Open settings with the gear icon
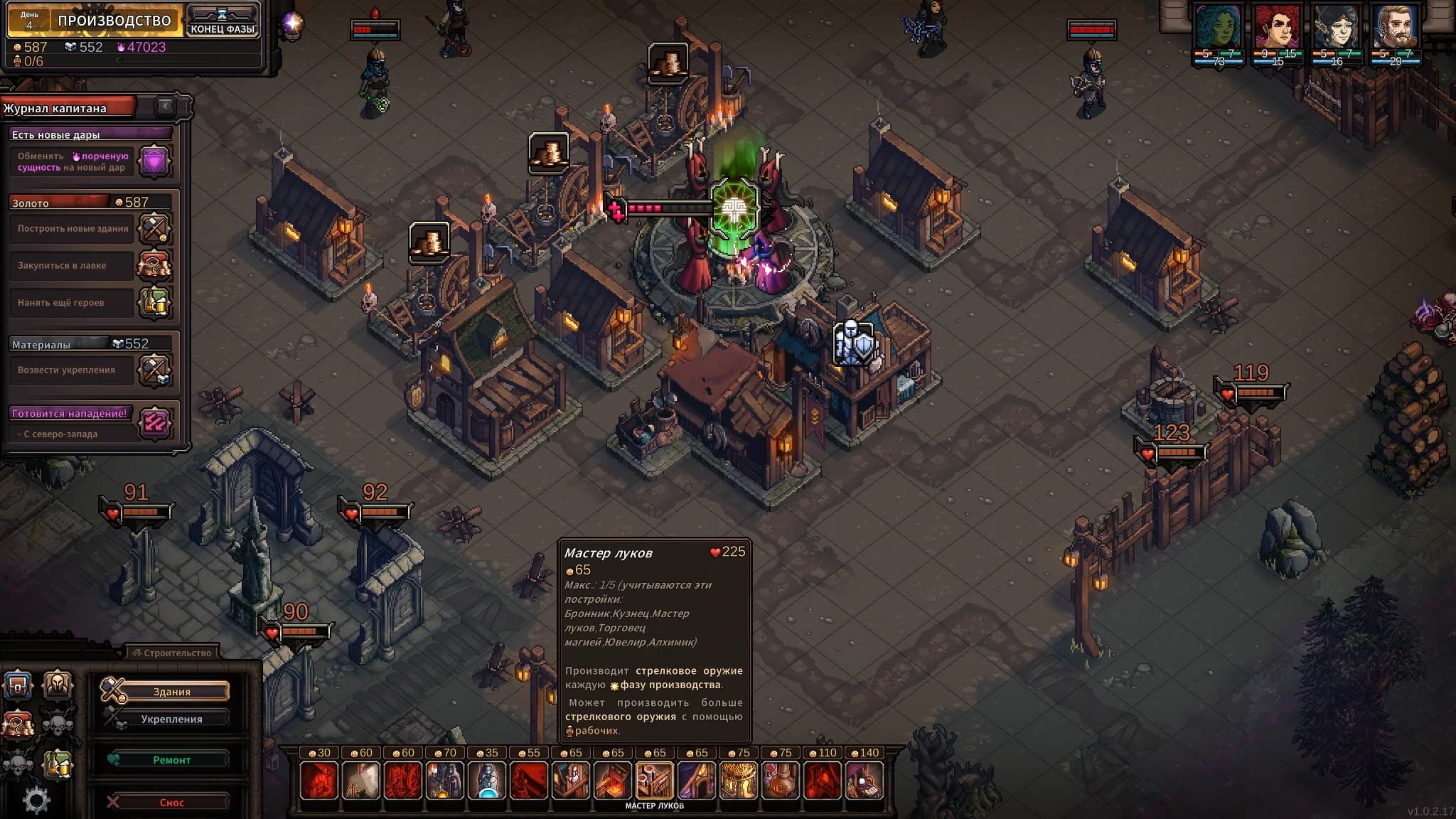This screenshot has height=819, width=1456. [36, 801]
